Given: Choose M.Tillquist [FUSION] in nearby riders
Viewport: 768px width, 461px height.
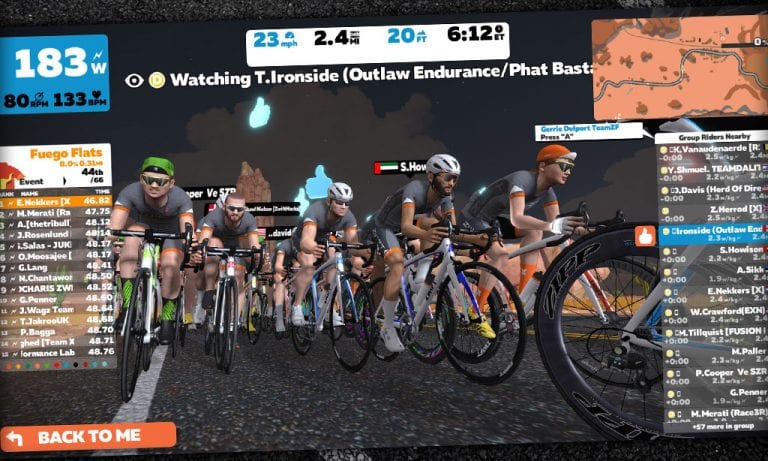Looking at the screenshot, I should (716, 331).
